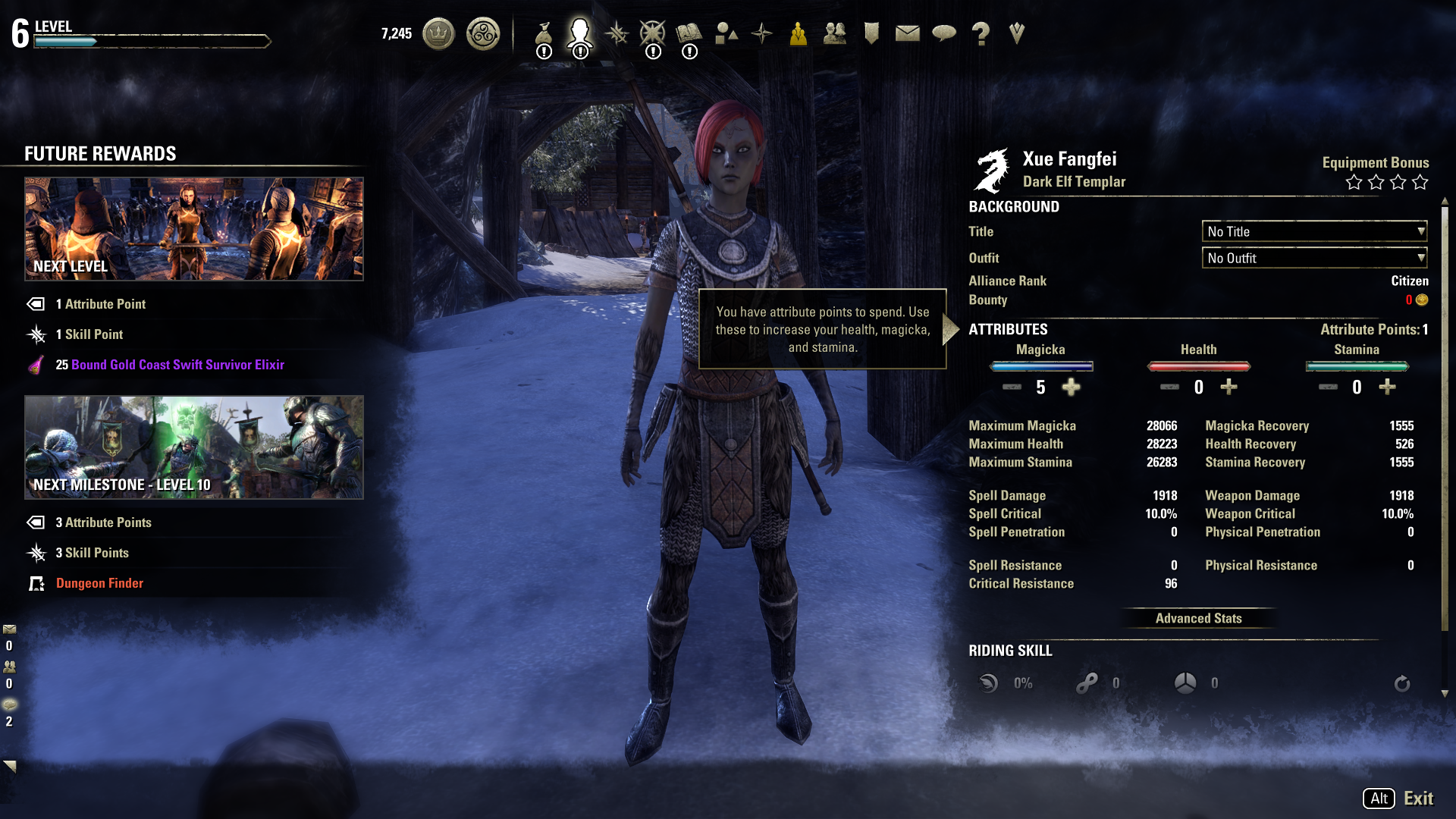Open the inventory bag icon
The height and width of the screenshot is (819, 1456).
(544, 33)
